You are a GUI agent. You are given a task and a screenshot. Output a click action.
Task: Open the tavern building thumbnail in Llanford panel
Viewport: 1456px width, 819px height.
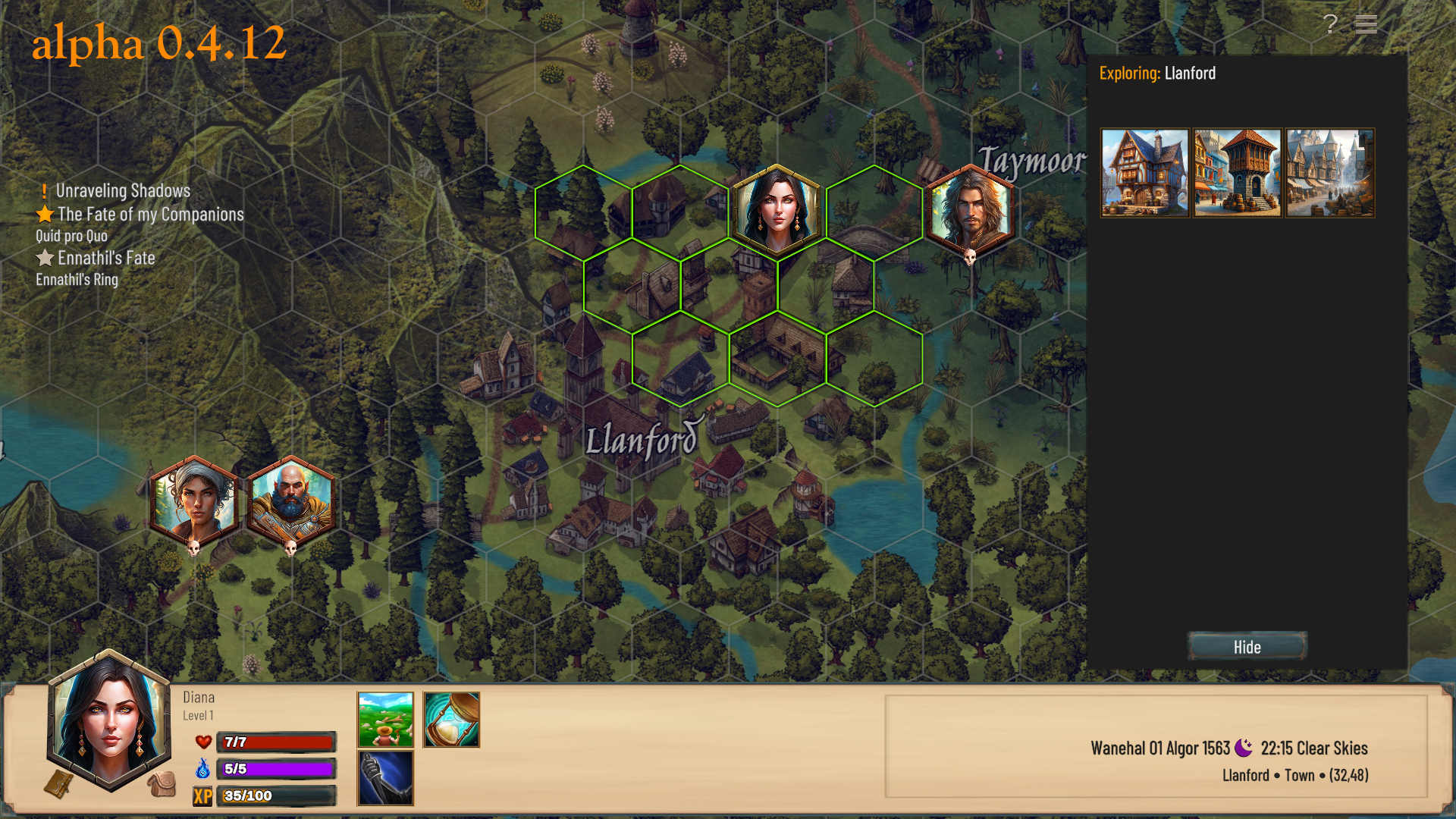click(x=1144, y=172)
